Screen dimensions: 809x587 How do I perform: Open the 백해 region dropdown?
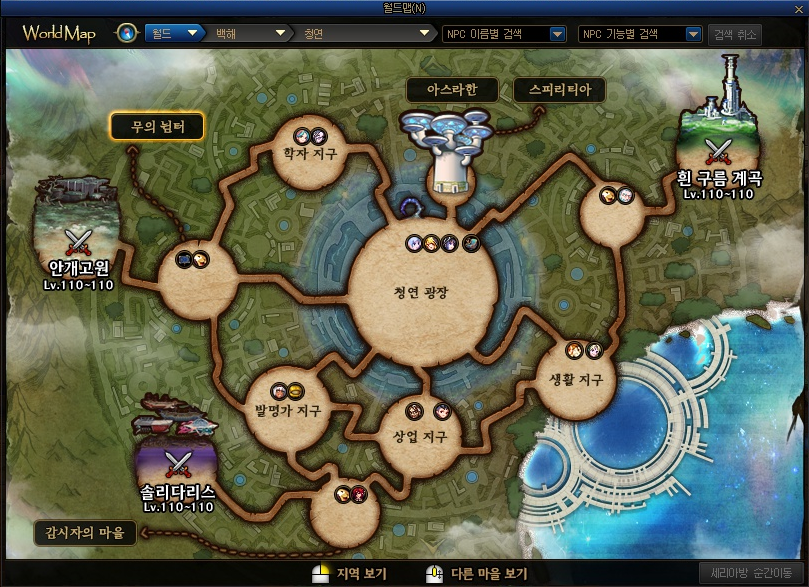(x=245, y=34)
